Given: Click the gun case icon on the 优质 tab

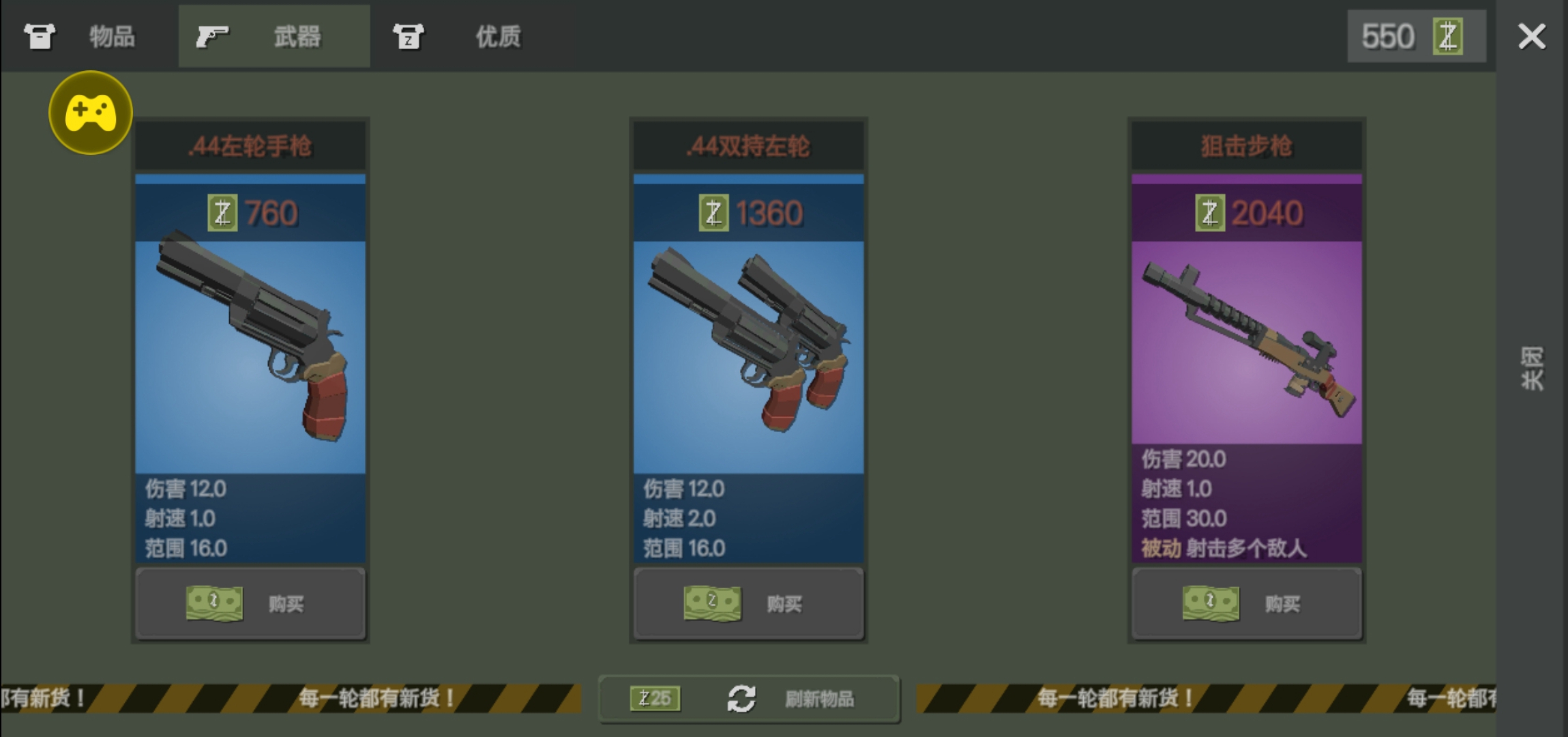Looking at the screenshot, I should coord(410,35).
